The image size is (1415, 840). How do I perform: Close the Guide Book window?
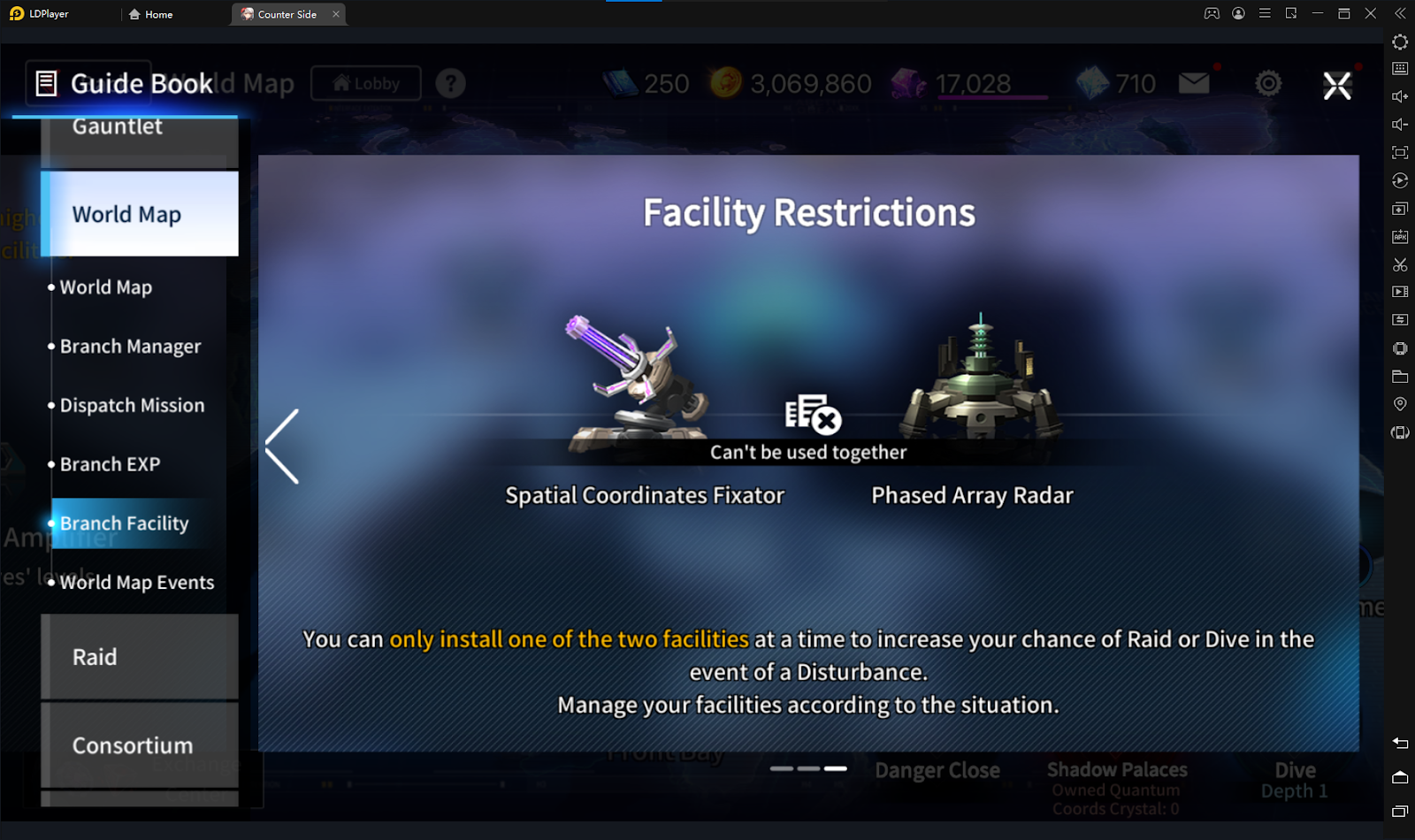coord(1336,86)
